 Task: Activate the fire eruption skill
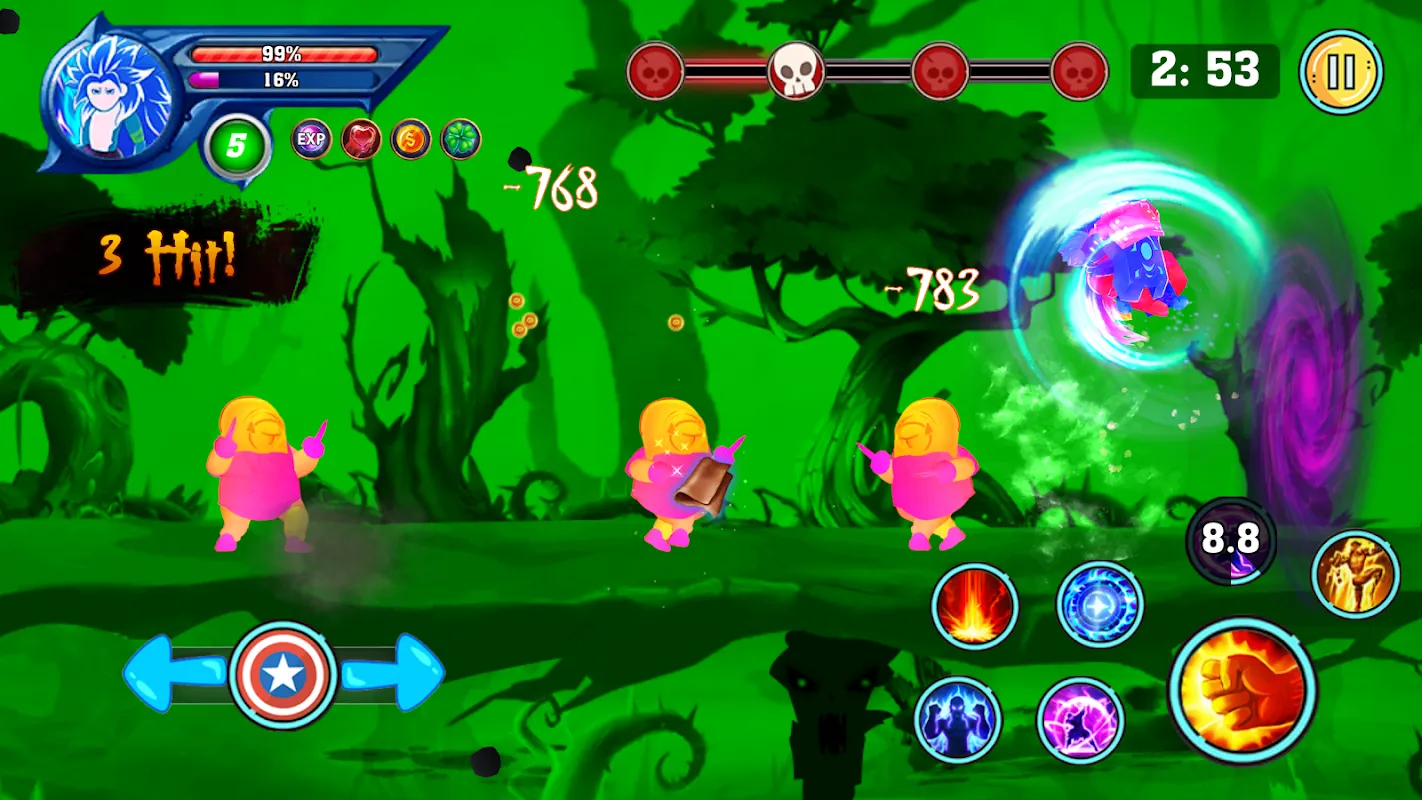[975, 607]
